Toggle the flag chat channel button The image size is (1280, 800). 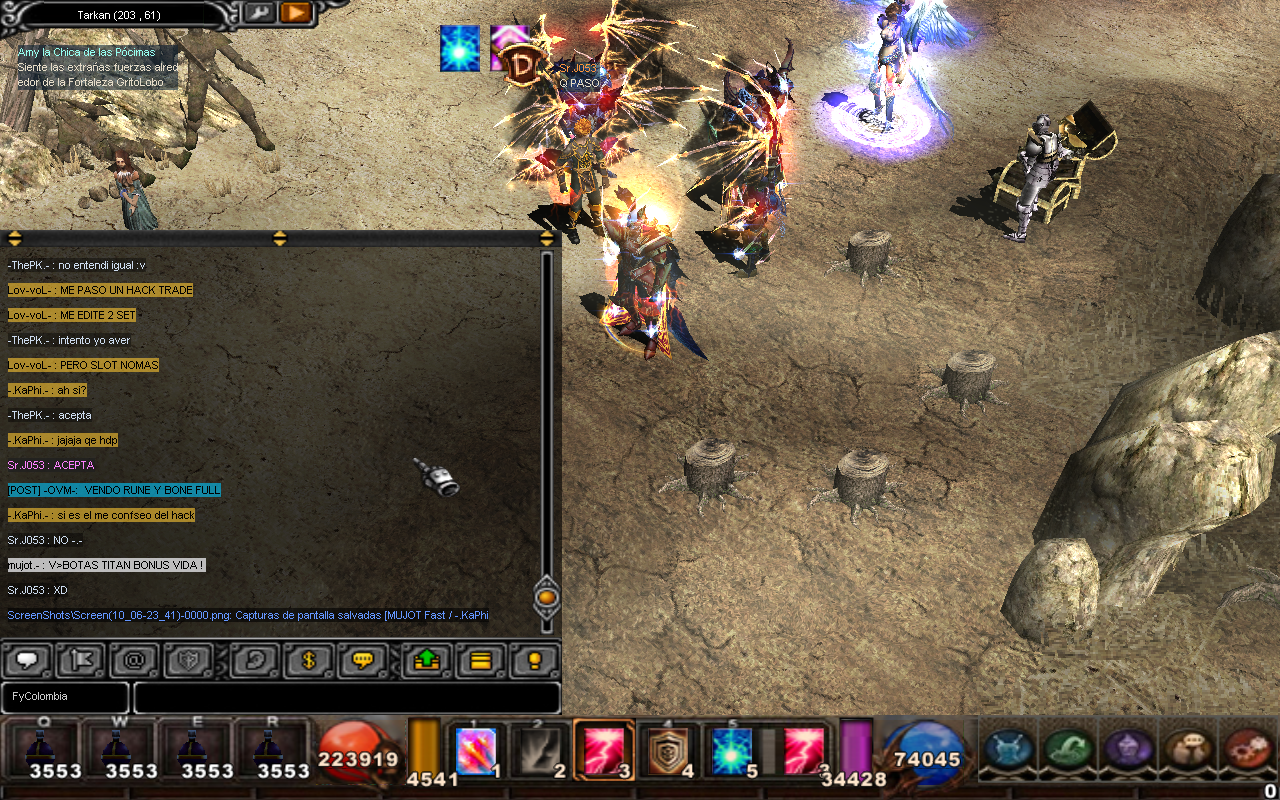tap(82, 660)
